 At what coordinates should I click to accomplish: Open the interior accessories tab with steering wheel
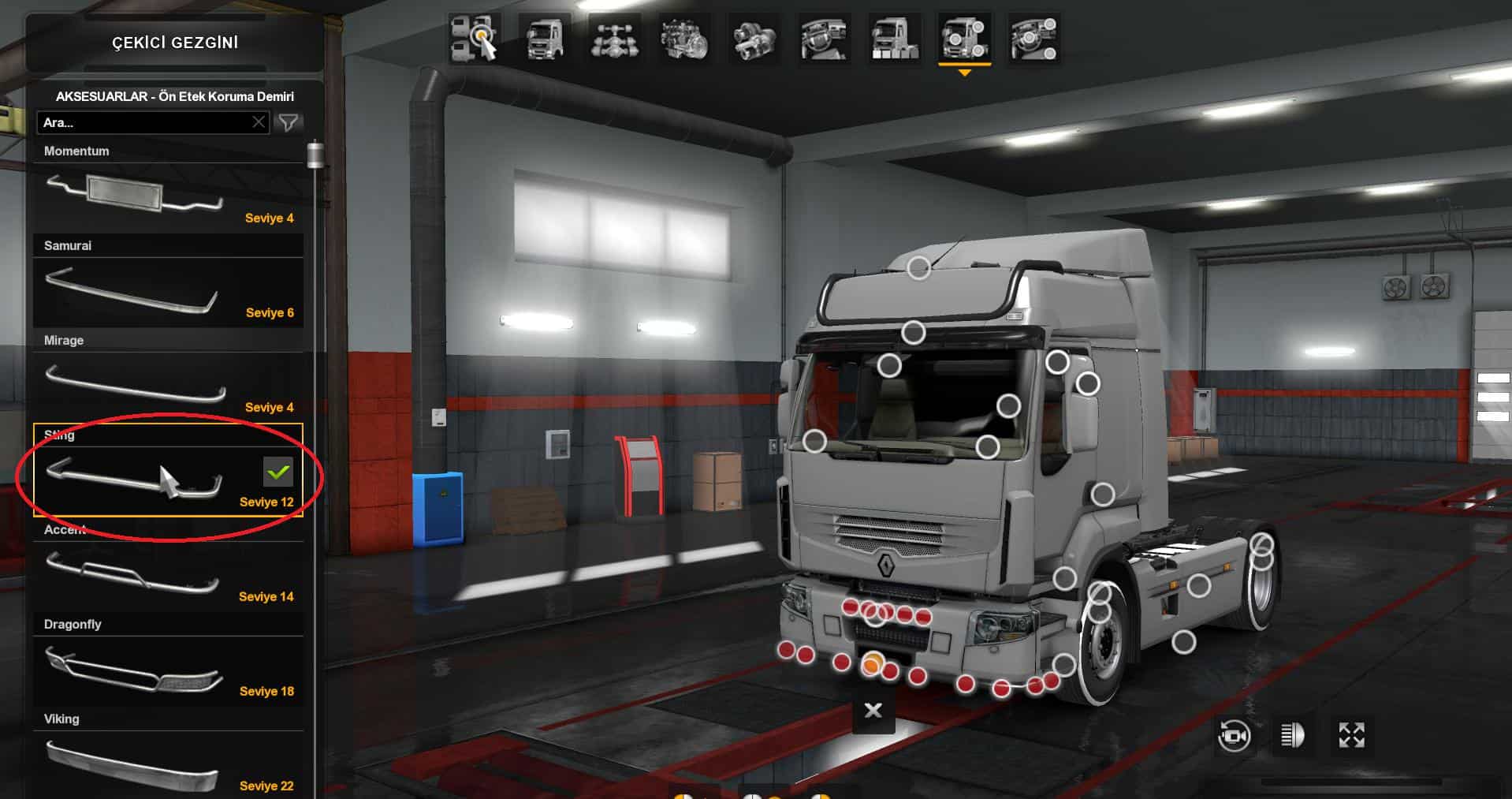pos(1033,39)
